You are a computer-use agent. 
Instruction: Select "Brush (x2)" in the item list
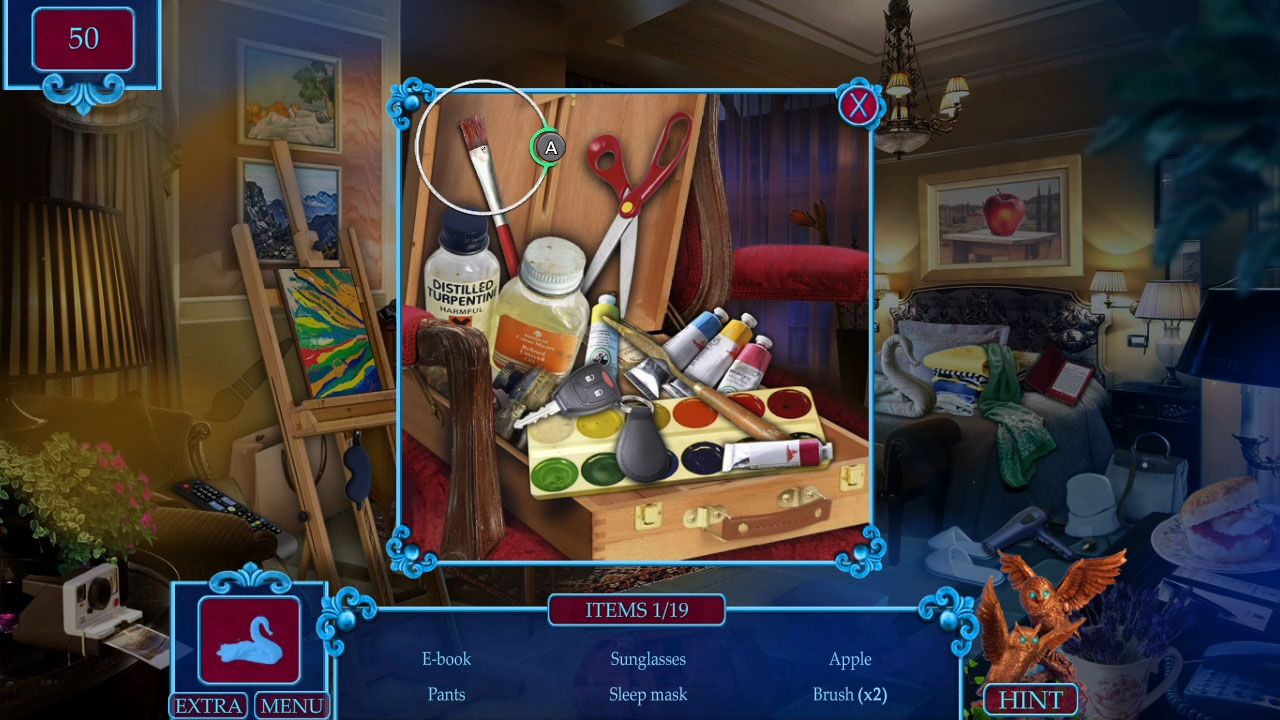tap(851, 694)
